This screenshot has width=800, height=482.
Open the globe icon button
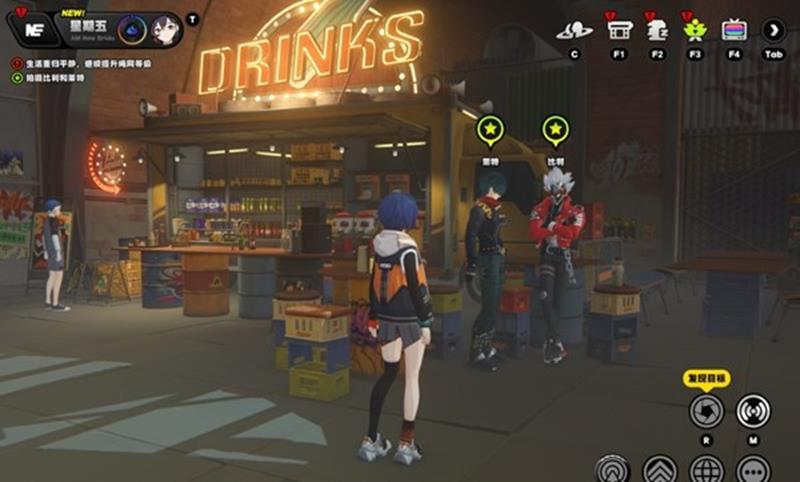[x=707, y=468]
